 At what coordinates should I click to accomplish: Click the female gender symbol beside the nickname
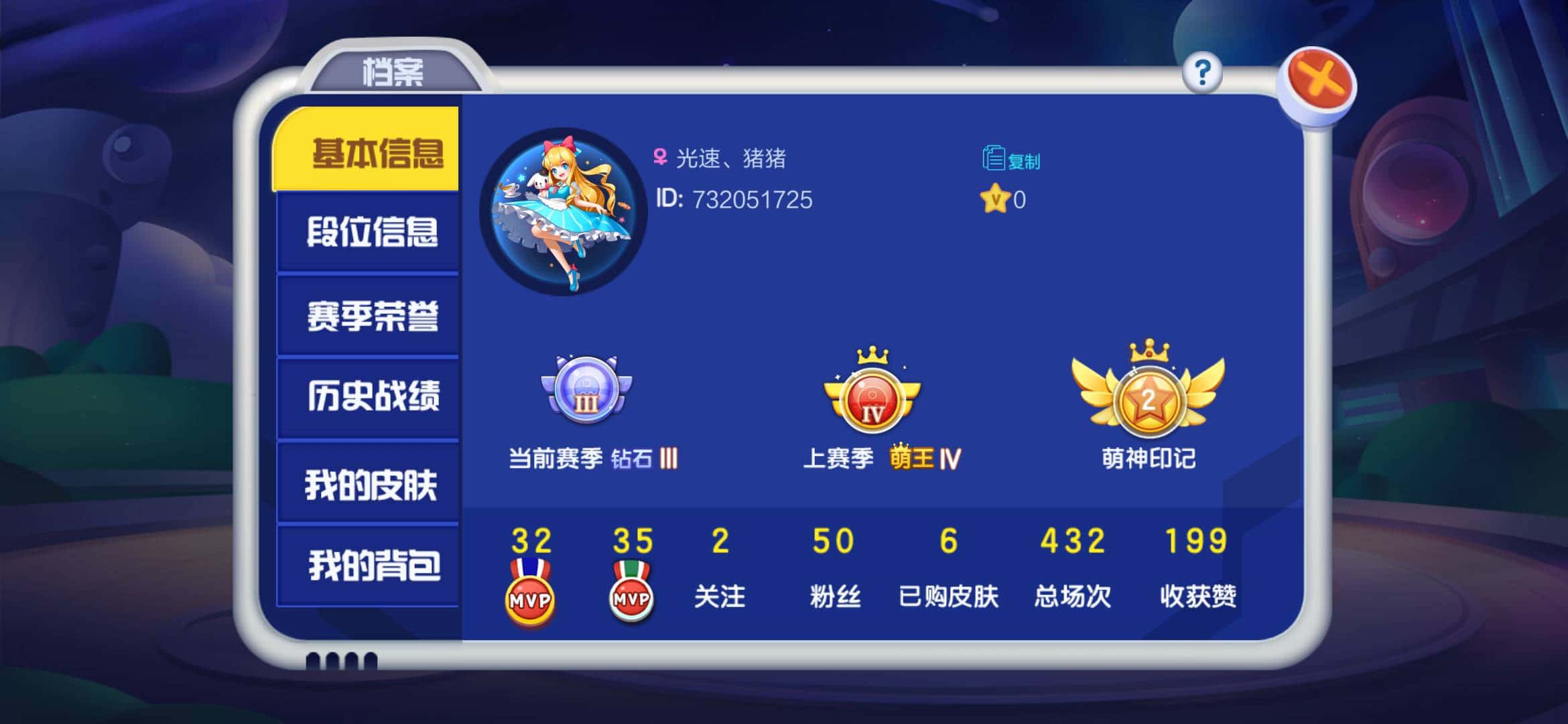click(660, 156)
